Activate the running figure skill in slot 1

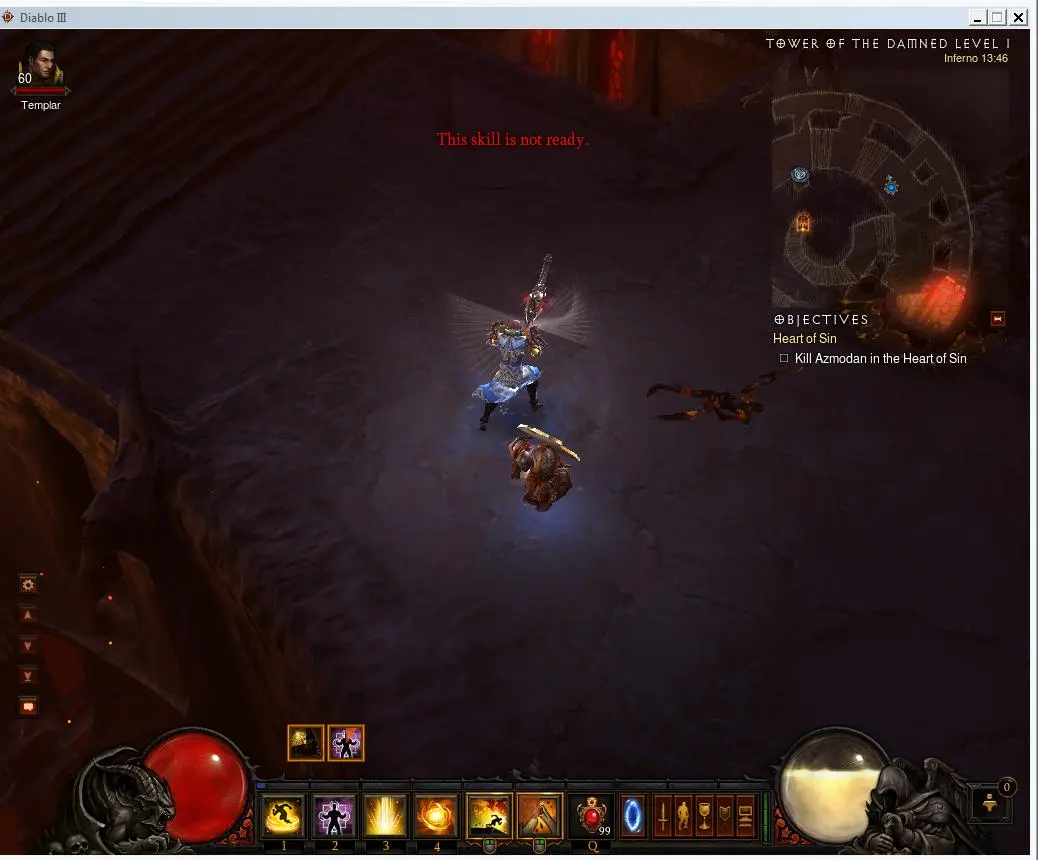pos(284,816)
